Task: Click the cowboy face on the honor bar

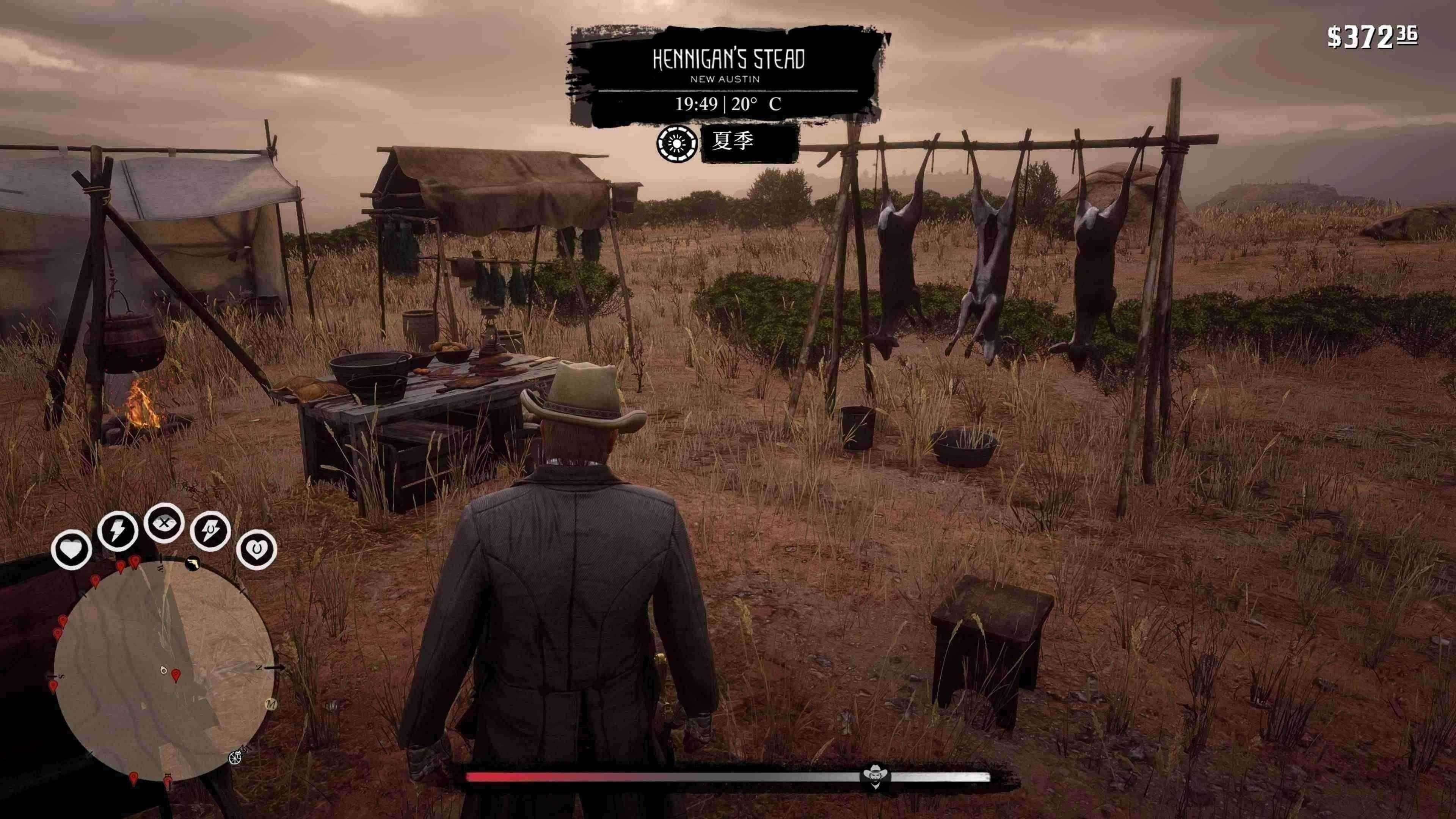Action: pos(875,777)
